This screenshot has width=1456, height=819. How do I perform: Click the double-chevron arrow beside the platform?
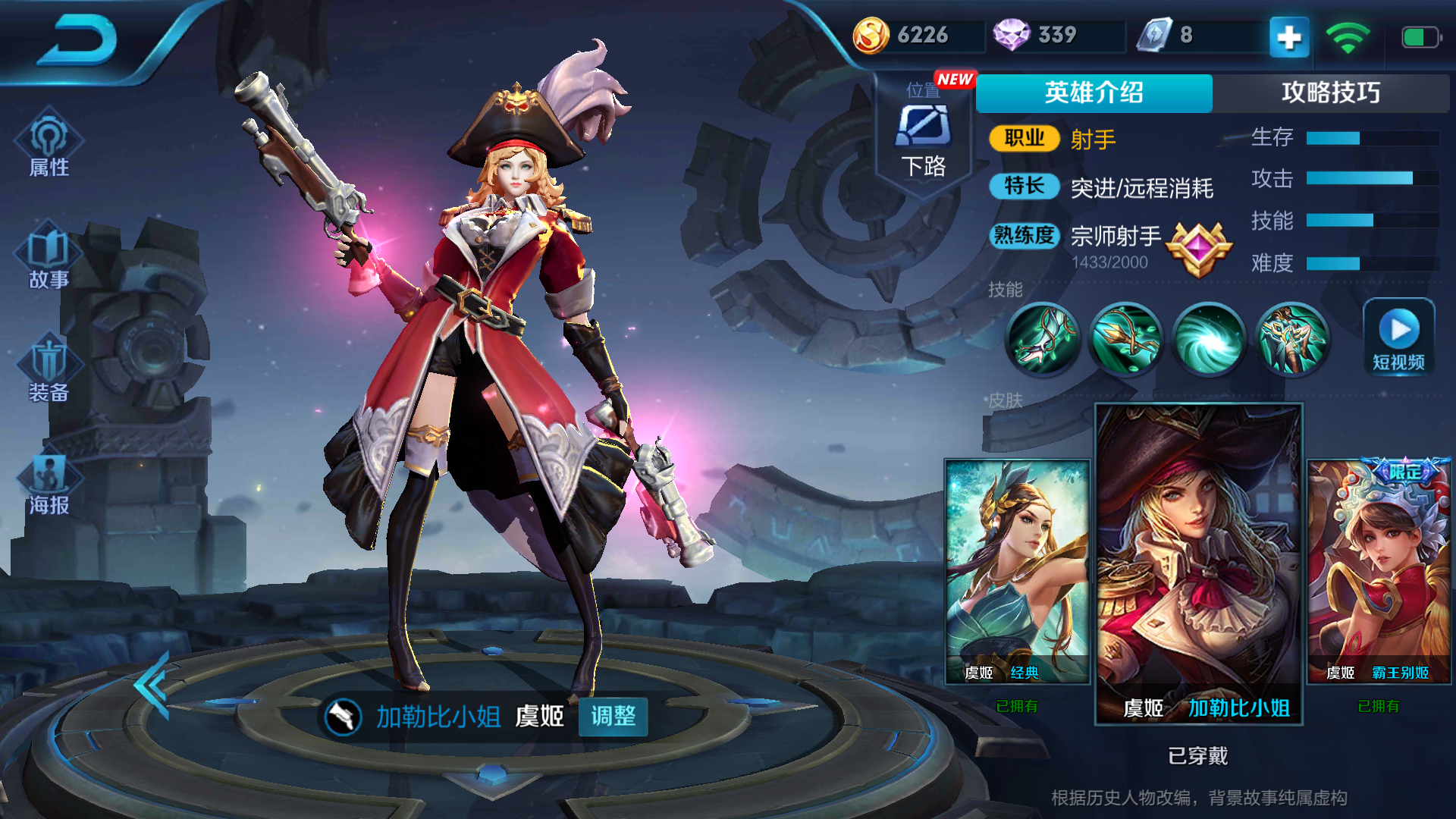point(153,685)
